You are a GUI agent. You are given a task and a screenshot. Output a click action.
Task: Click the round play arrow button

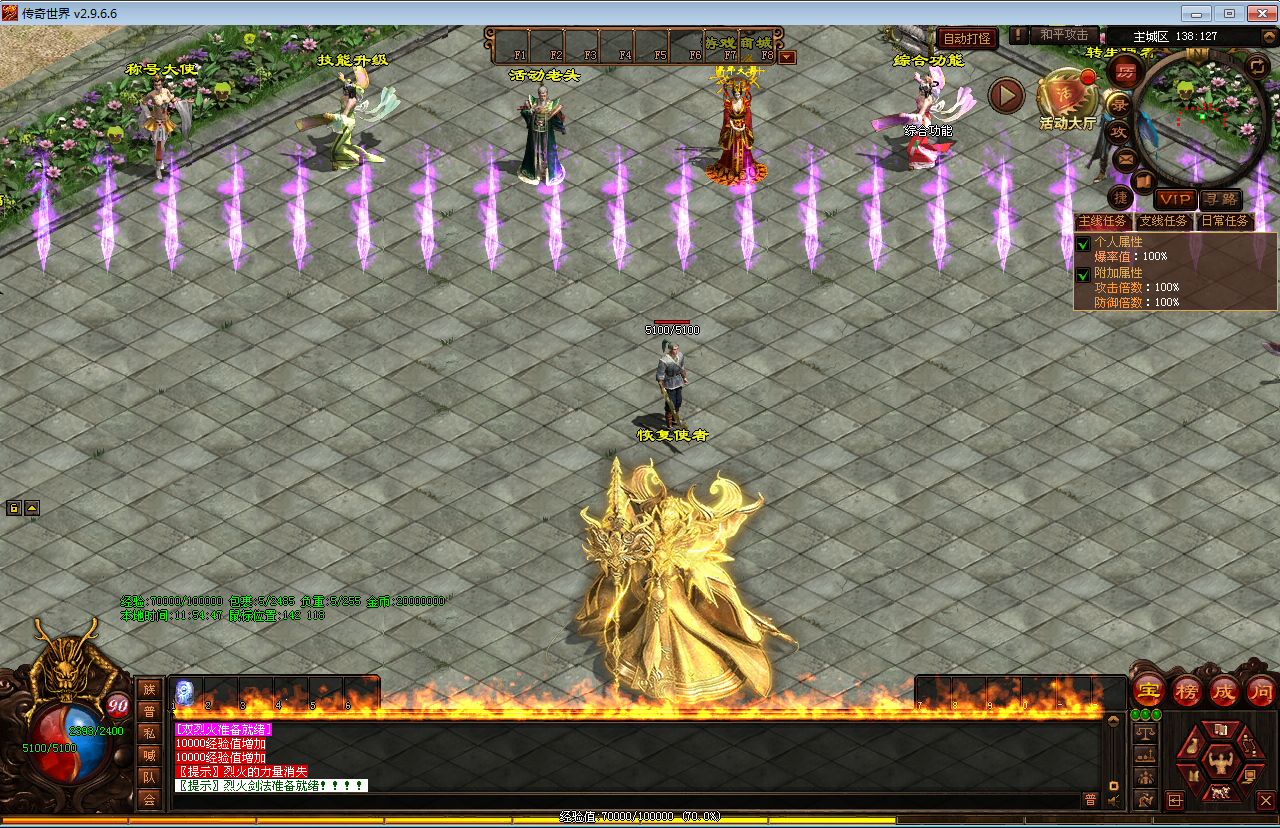click(x=1007, y=95)
